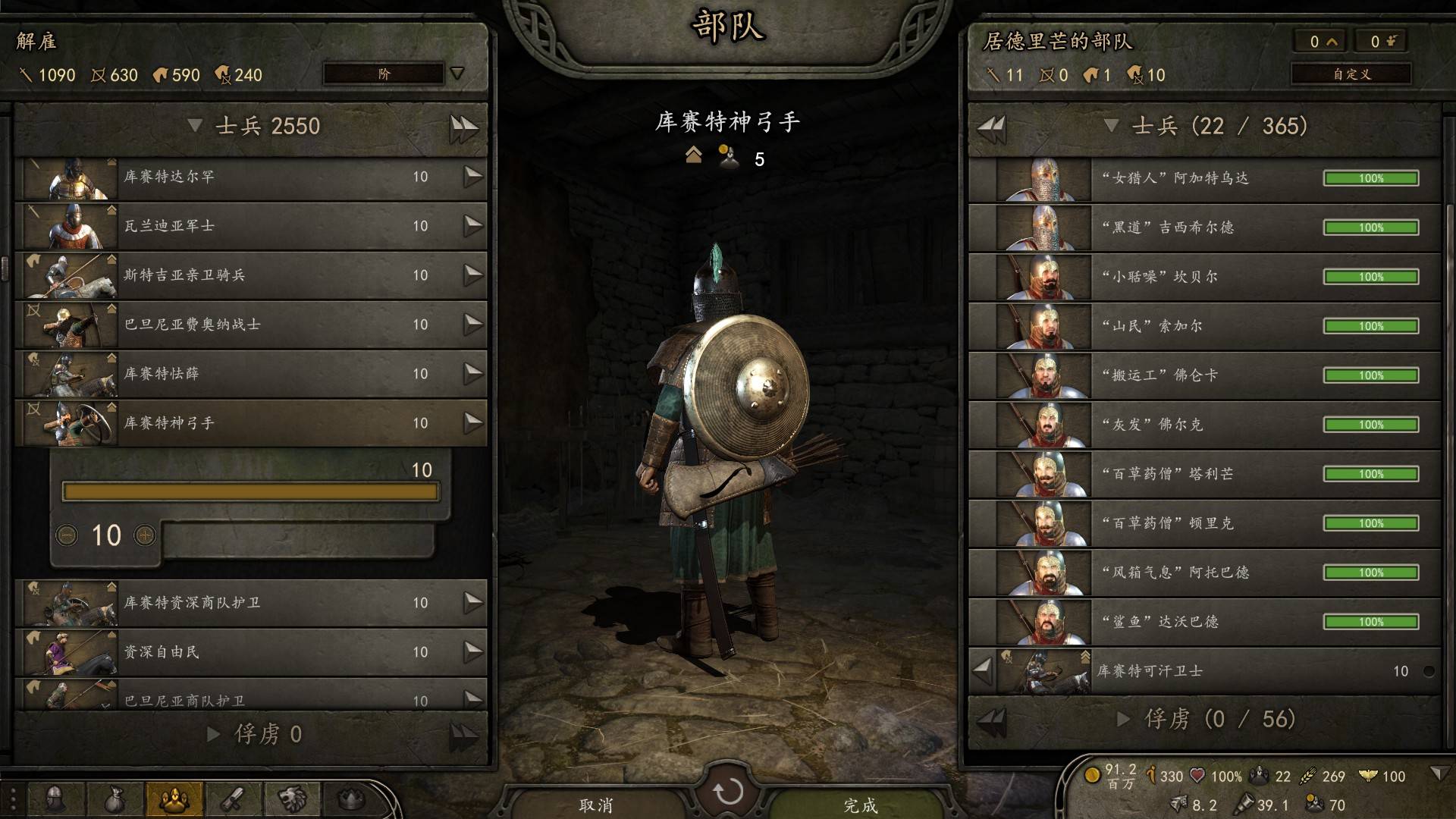Open the inventory bag icon in bottom bar
This screenshot has width=1456, height=819.
[x=115, y=799]
